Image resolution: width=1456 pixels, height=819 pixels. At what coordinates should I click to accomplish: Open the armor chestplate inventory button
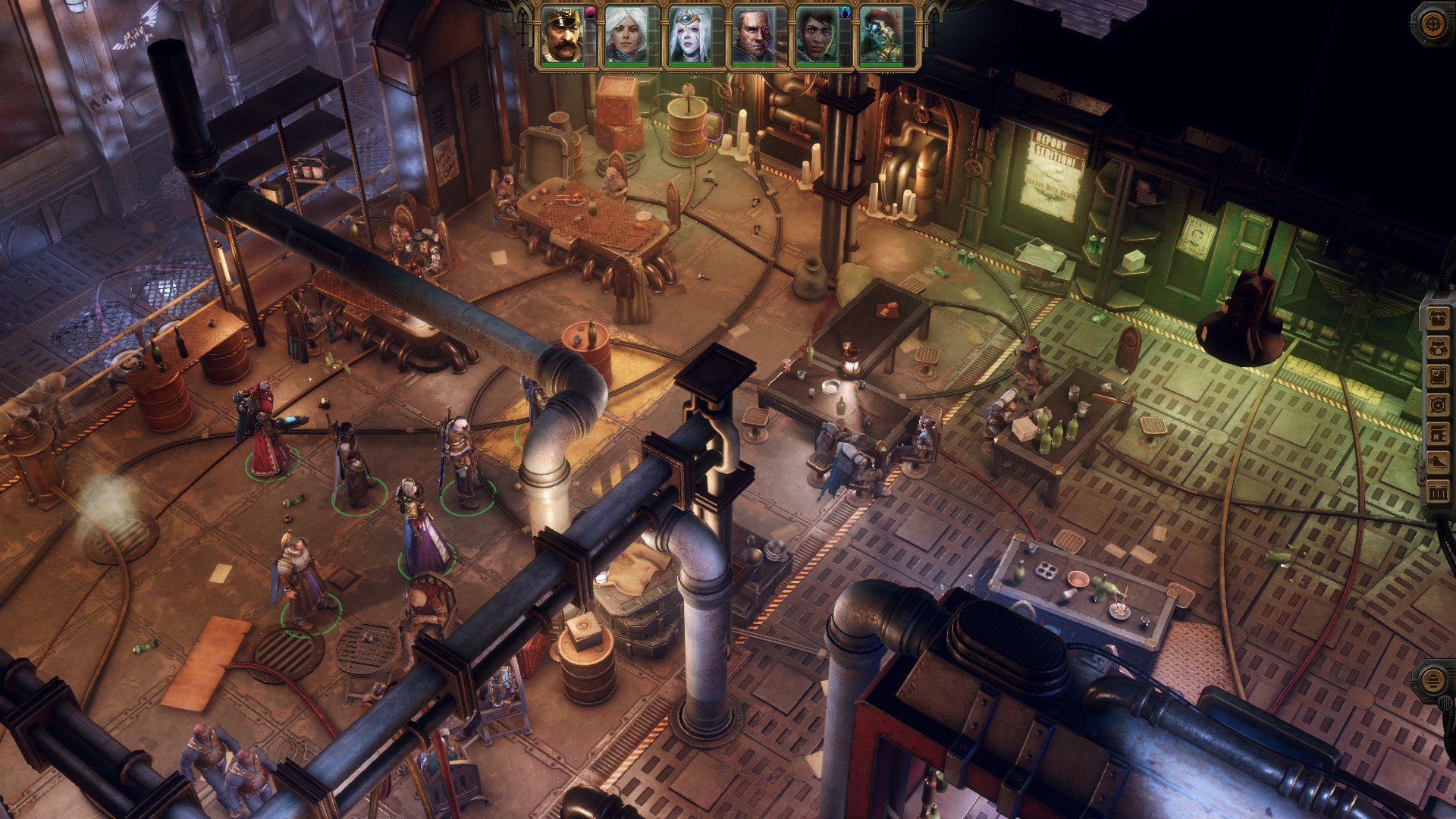pyautogui.click(x=1437, y=319)
